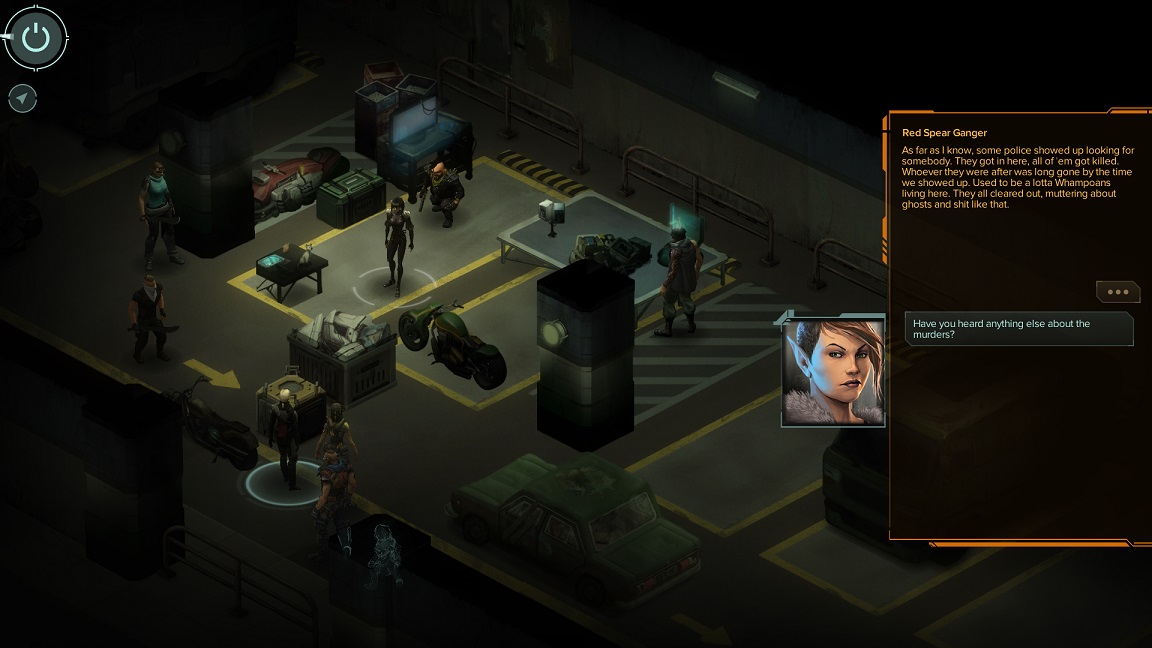Select the elf character portrait
1152x648 pixels.
click(833, 370)
